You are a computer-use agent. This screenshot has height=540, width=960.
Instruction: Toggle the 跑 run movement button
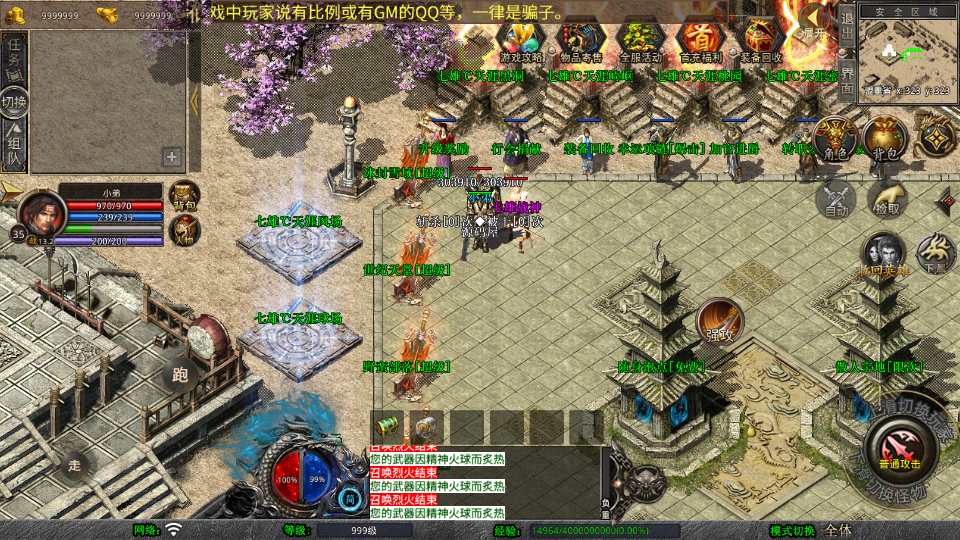click(x=180, y=375)
